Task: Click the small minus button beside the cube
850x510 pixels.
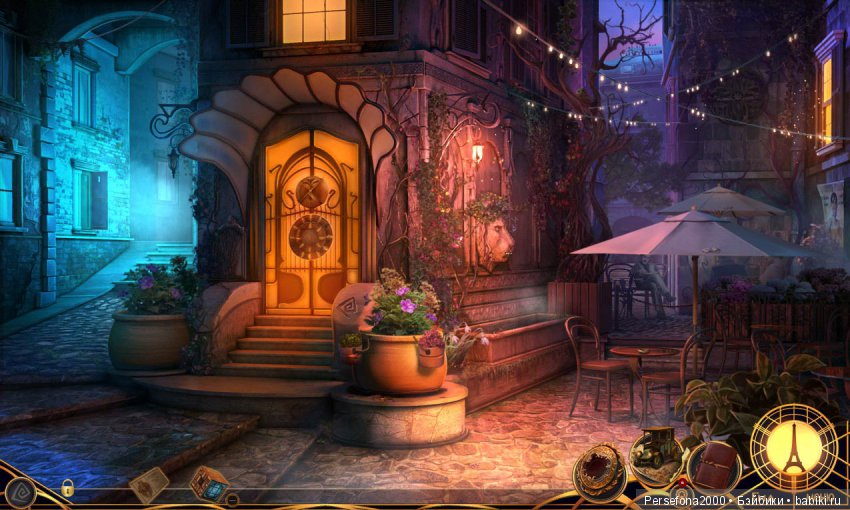Action: pos(232,498)
